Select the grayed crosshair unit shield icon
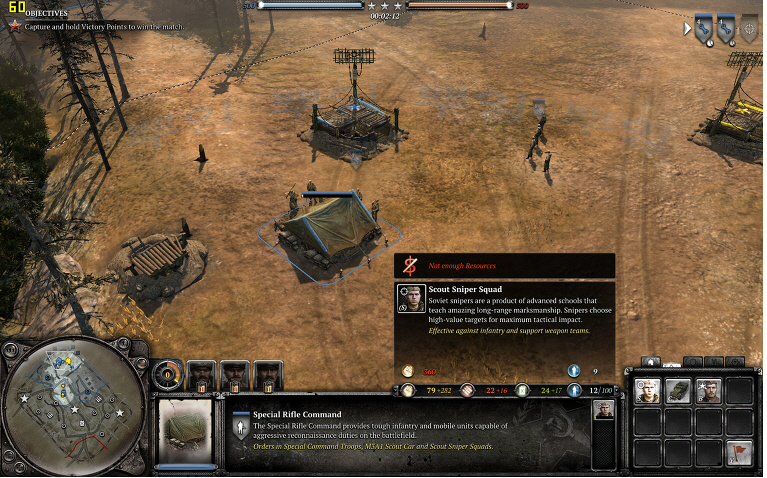Image resolution: width=767 pixels, height=478 pixels. (x=749, y=28)
